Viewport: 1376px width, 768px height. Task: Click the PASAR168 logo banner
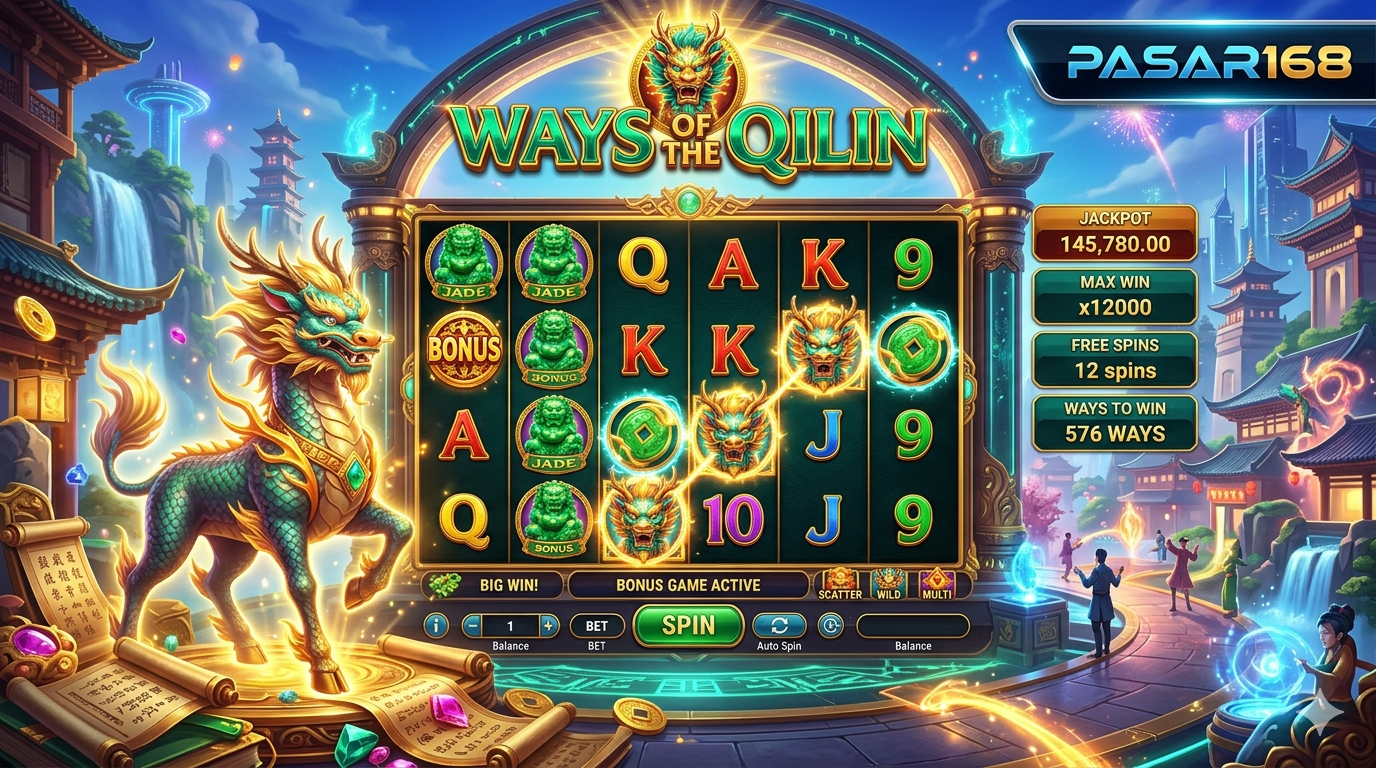click(x=1194, y=63)
